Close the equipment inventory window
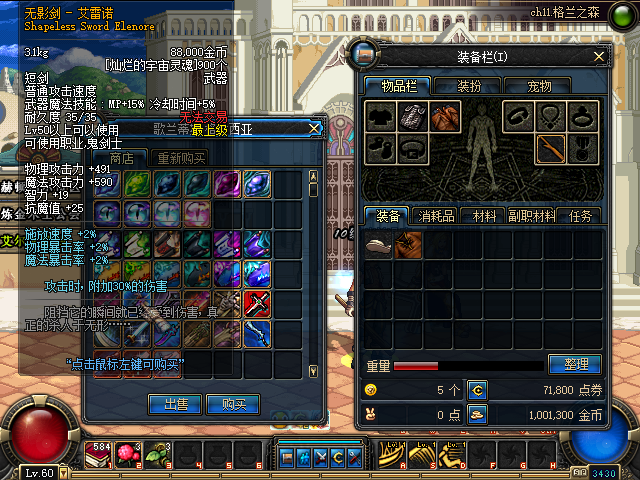Image resolution: width=640 pixels, height=480 pixels. [x=599, y=56]
